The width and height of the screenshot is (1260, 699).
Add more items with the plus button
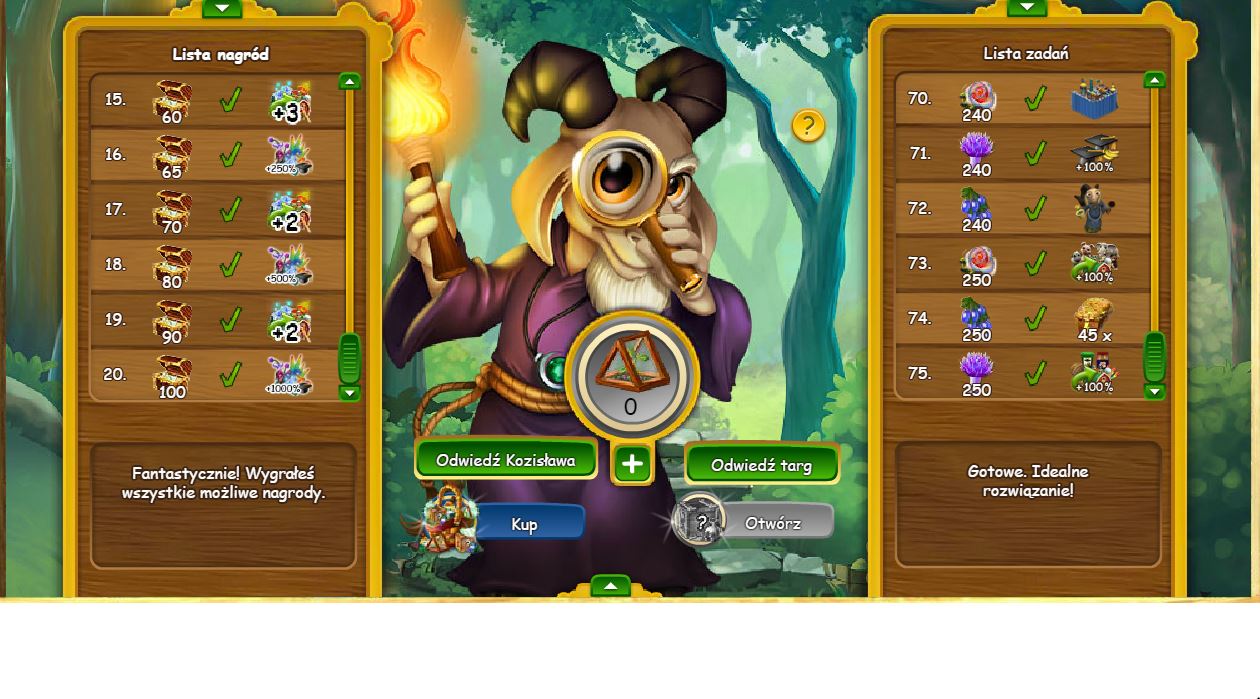coord(632,464)
